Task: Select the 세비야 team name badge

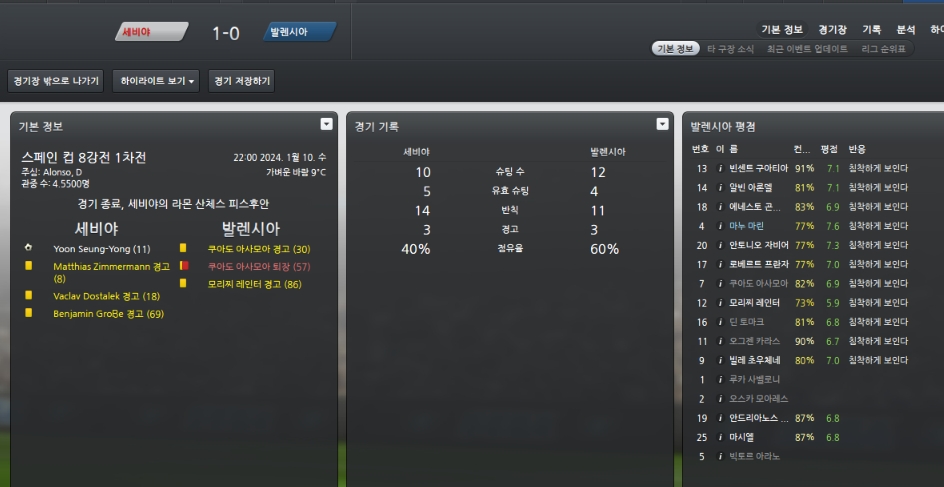Action: coord(150,32)
